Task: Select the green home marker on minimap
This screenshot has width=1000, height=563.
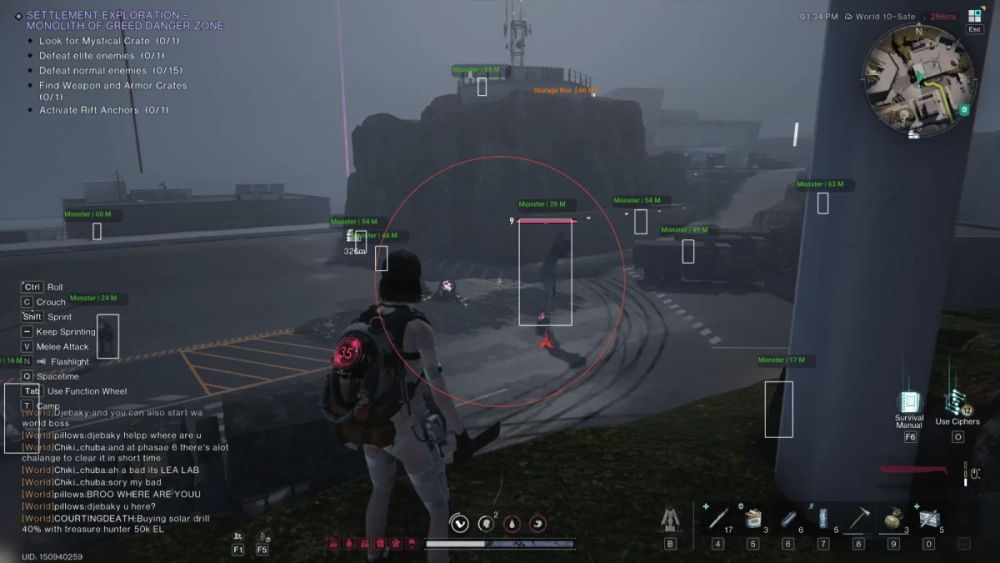Action: coord(964,109)
